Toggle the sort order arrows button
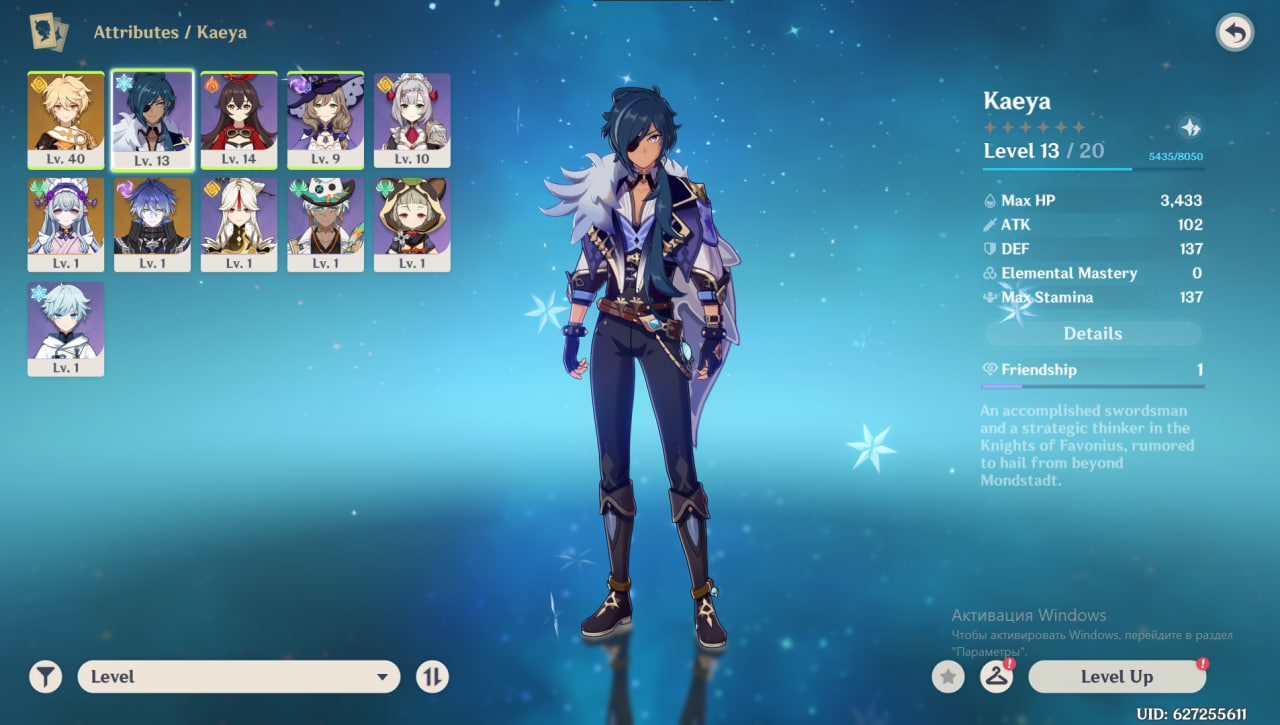This screenshot has height=725, width=1280. (432, 677)
